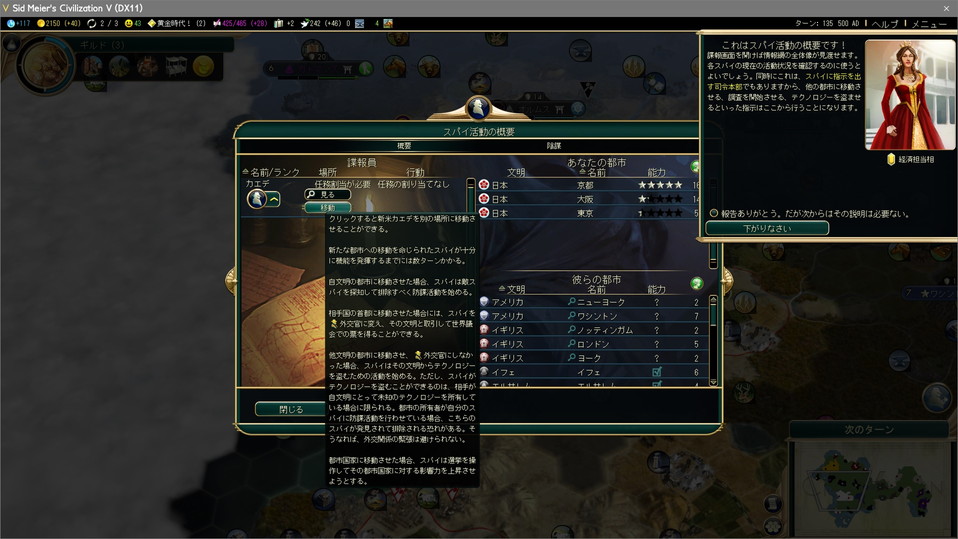Click the 移動 (move) spy button
This screenshot has width=958, height=539.
(x=328, y=207)
